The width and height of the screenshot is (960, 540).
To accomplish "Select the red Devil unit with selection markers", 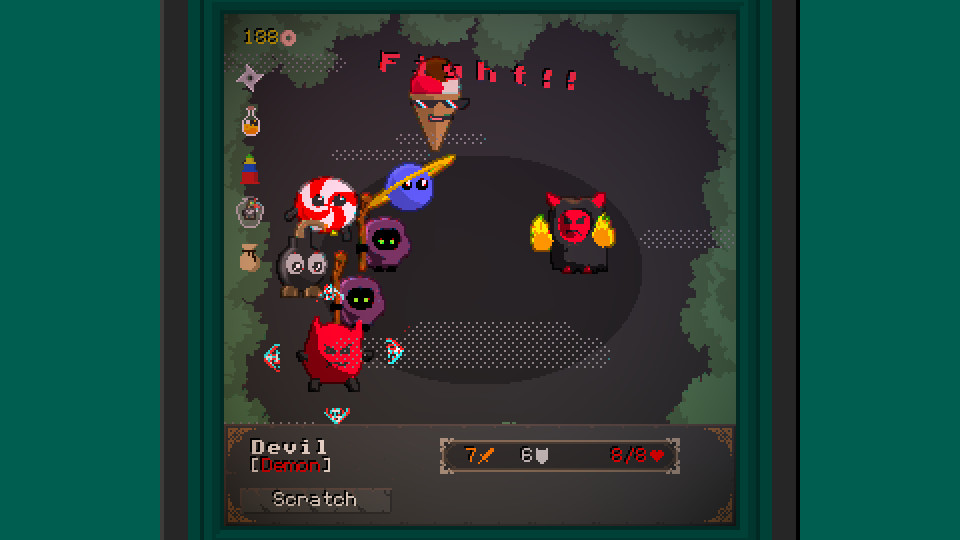I will tap(333, 352).
